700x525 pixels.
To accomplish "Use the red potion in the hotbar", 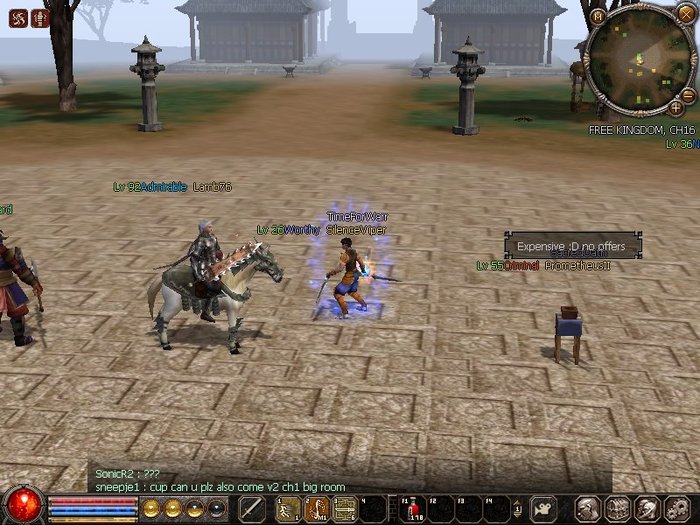I will pyautogui.click(x=413, y=509).
